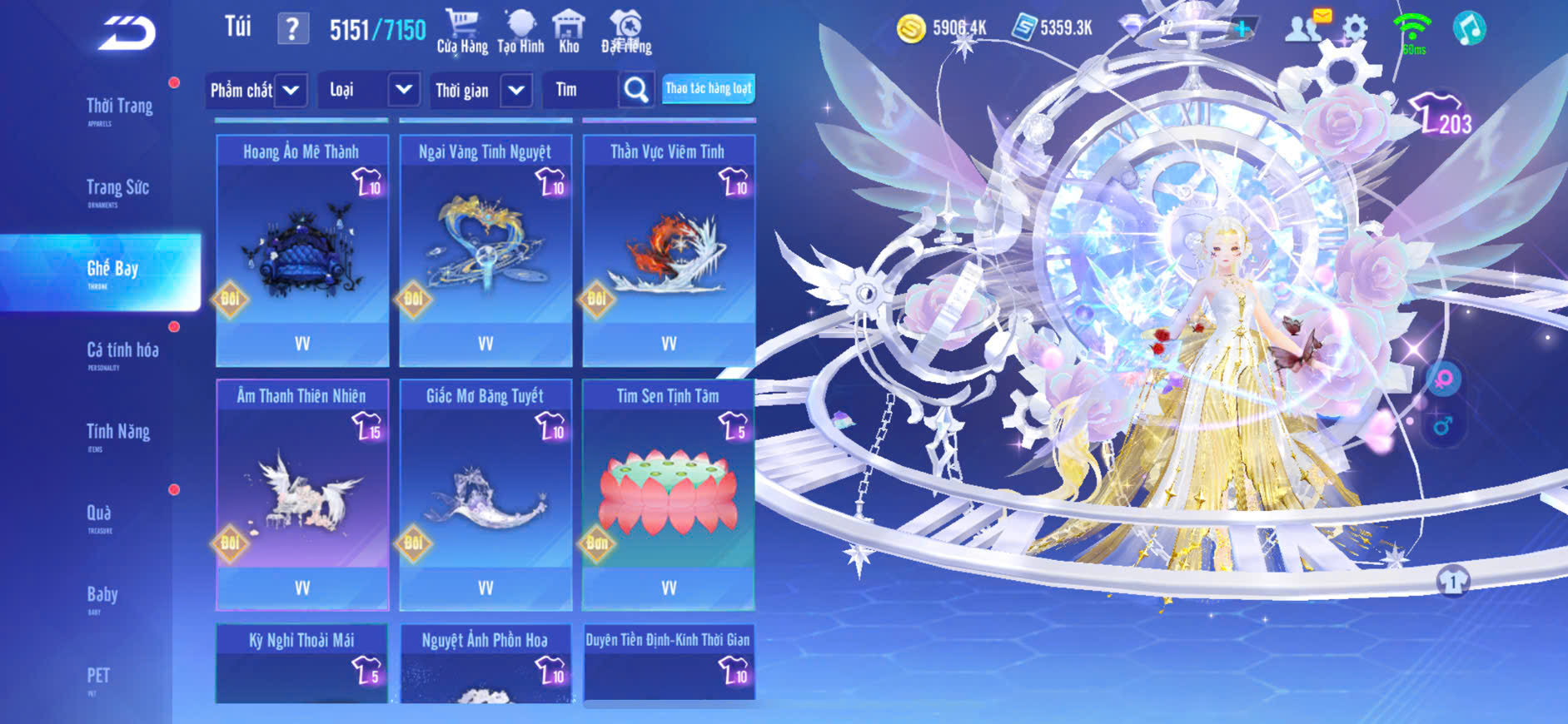Toggle the music note button

1469,28
